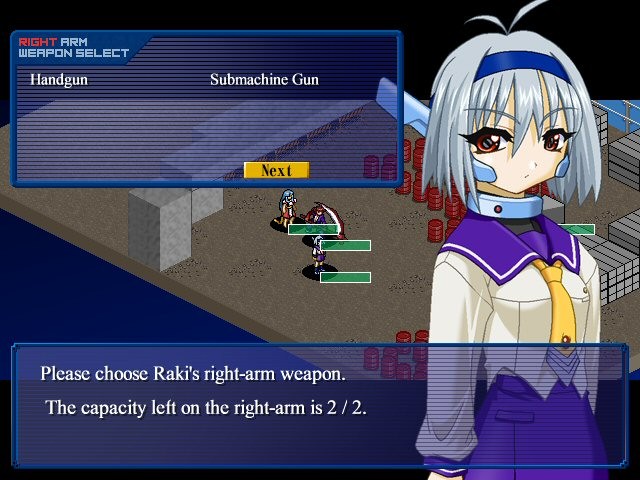
Task: Select the Submachine Gun option
Action: [x=264, y=79]
